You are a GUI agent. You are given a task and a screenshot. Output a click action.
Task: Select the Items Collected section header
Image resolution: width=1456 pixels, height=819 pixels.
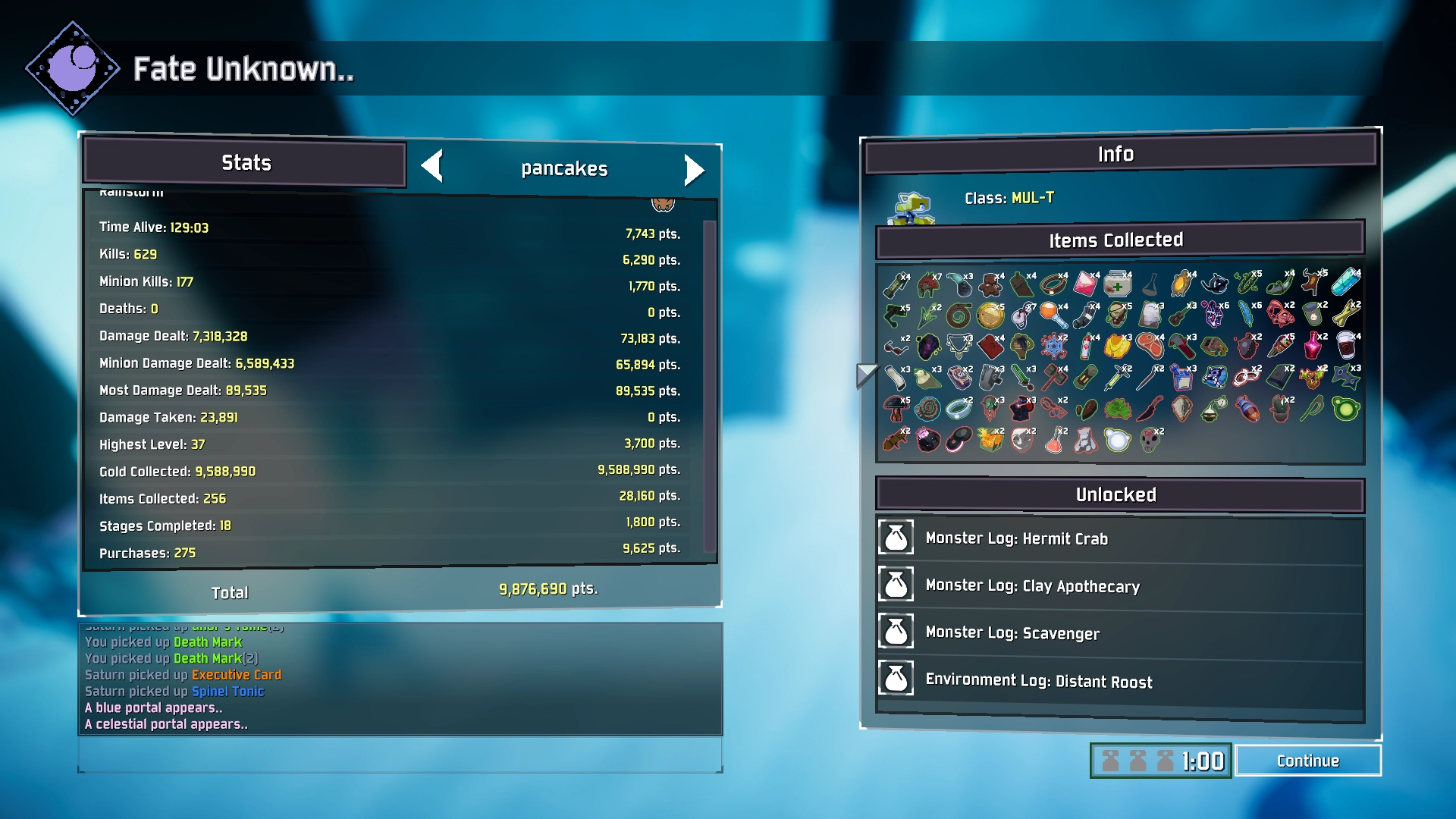point(1116,239)
